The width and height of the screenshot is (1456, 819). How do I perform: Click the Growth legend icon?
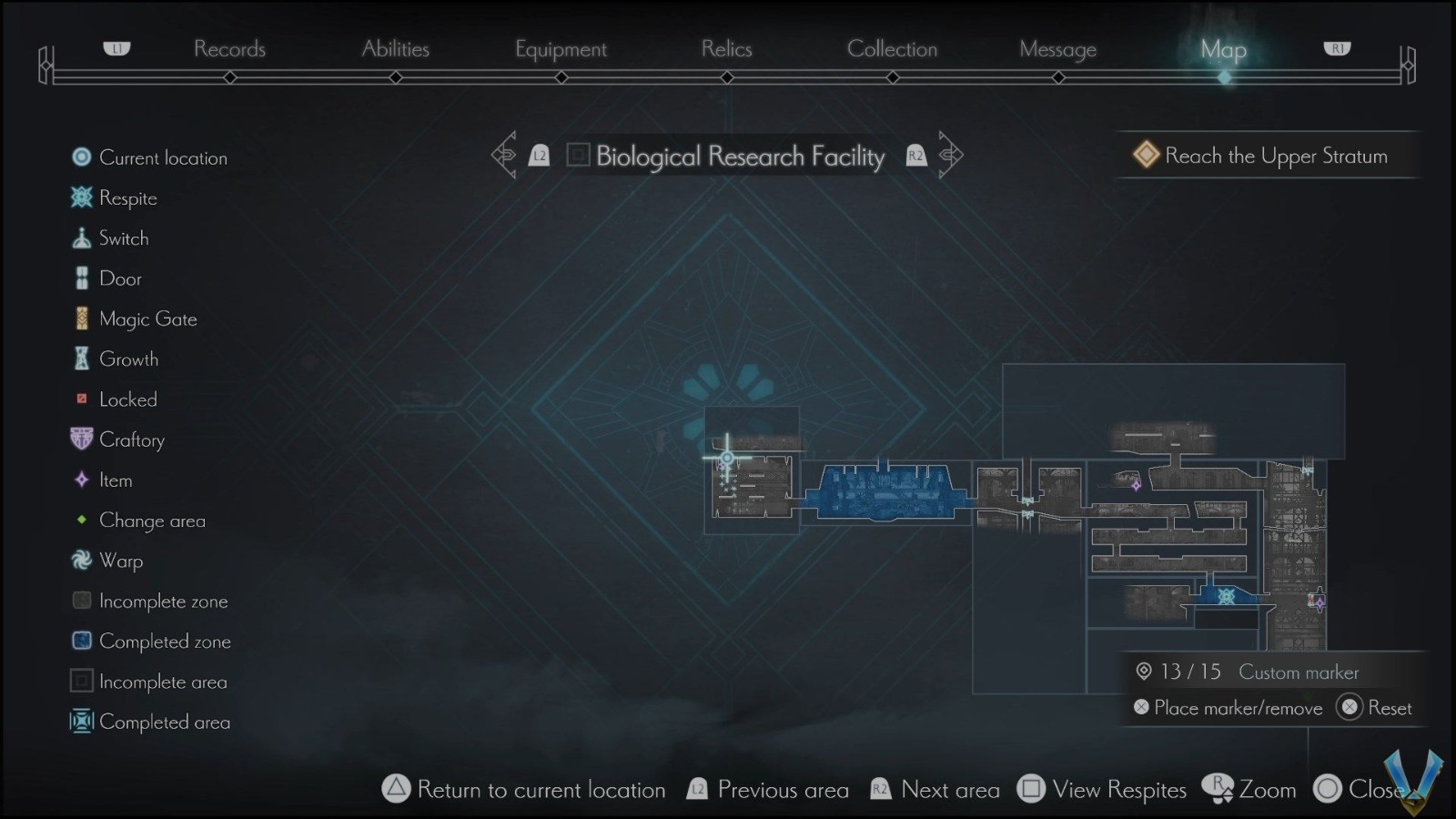click(82, 359)
